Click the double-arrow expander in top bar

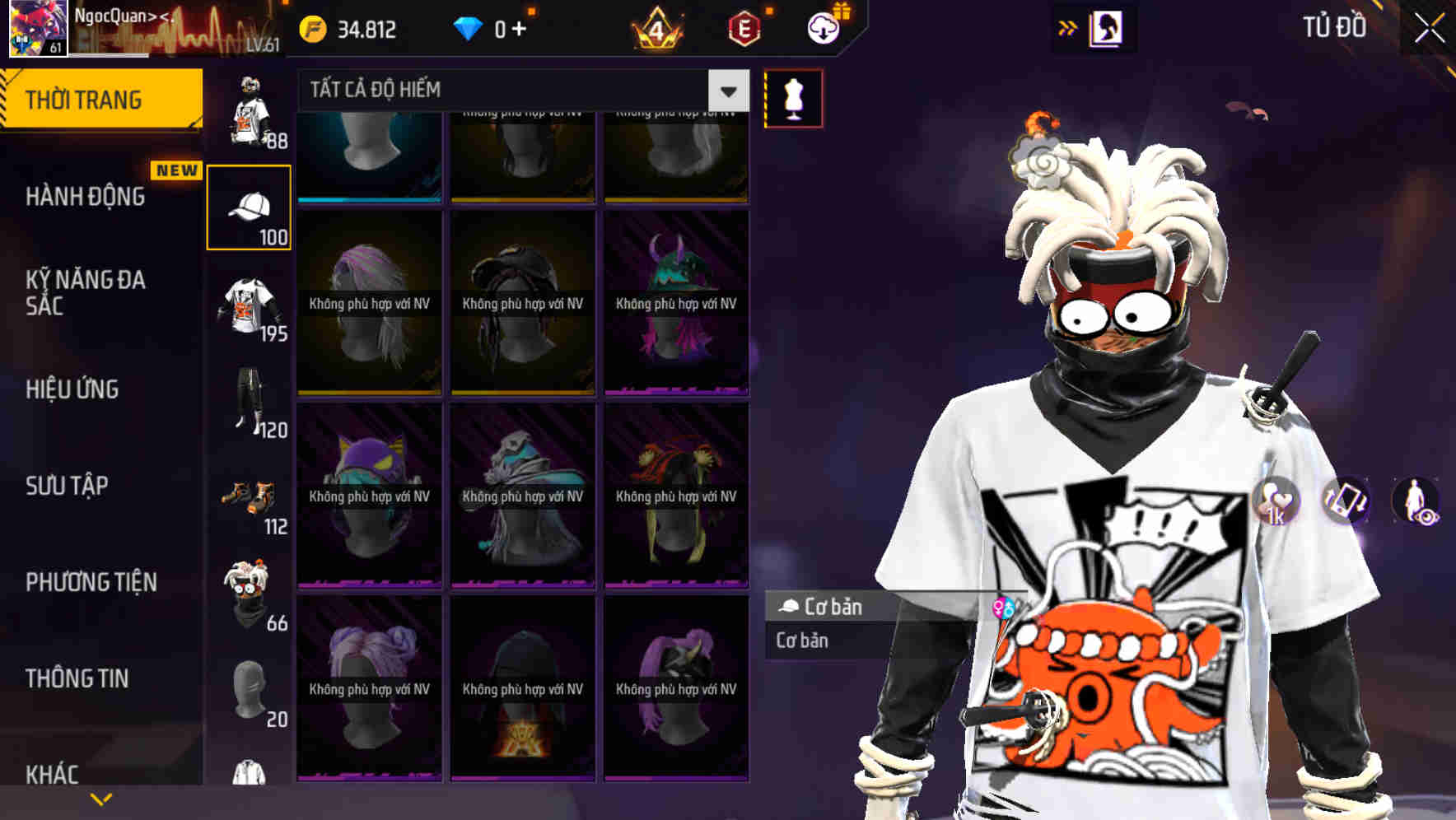pyautogui.click(x=1068, y=27)
